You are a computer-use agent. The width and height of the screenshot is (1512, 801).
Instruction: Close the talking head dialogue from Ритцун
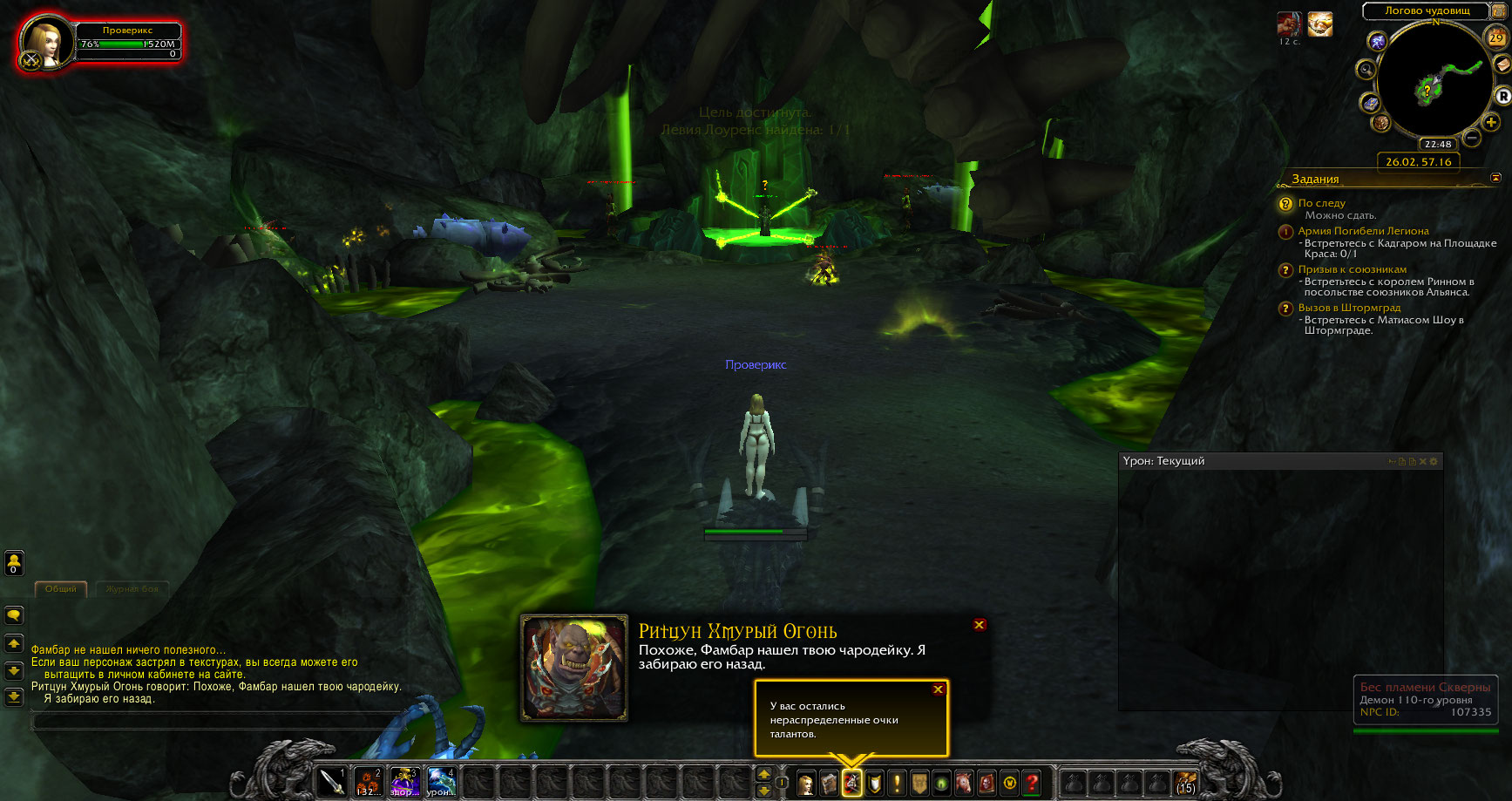click(x=980, y=625)
